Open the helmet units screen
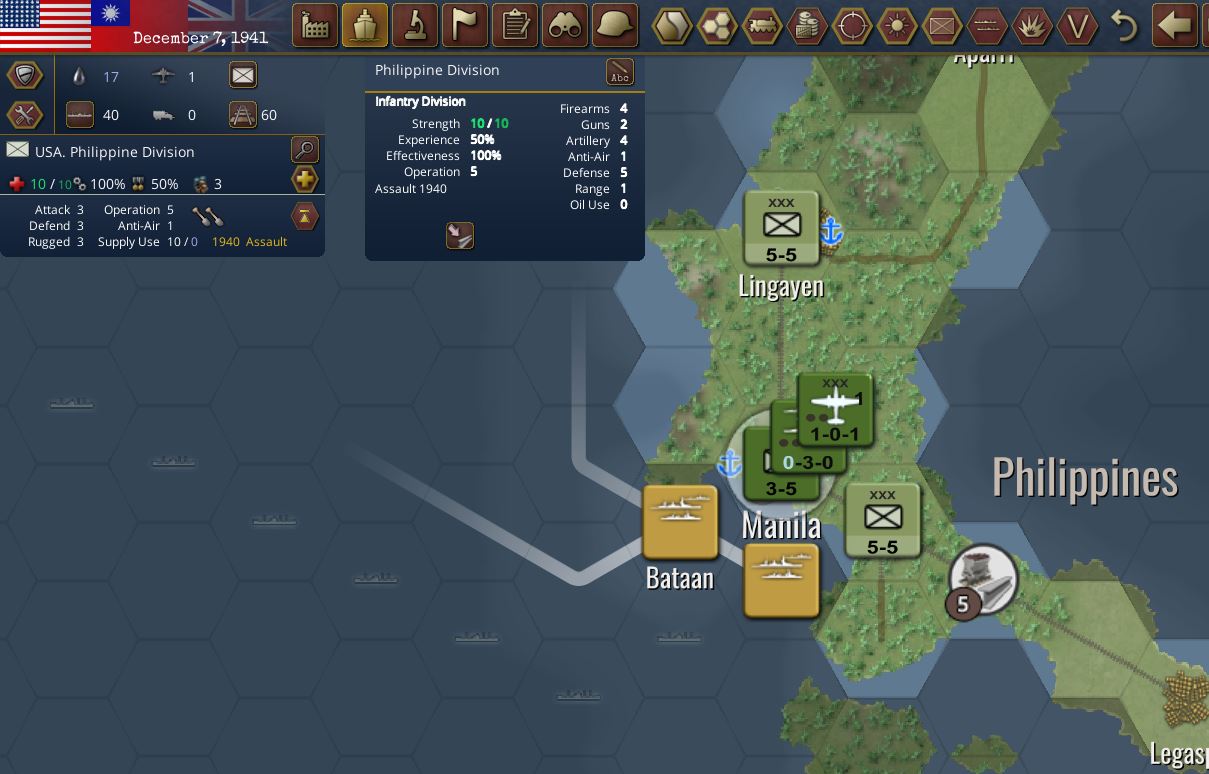Screen dimensions: 1209x774 pos(615,25)
